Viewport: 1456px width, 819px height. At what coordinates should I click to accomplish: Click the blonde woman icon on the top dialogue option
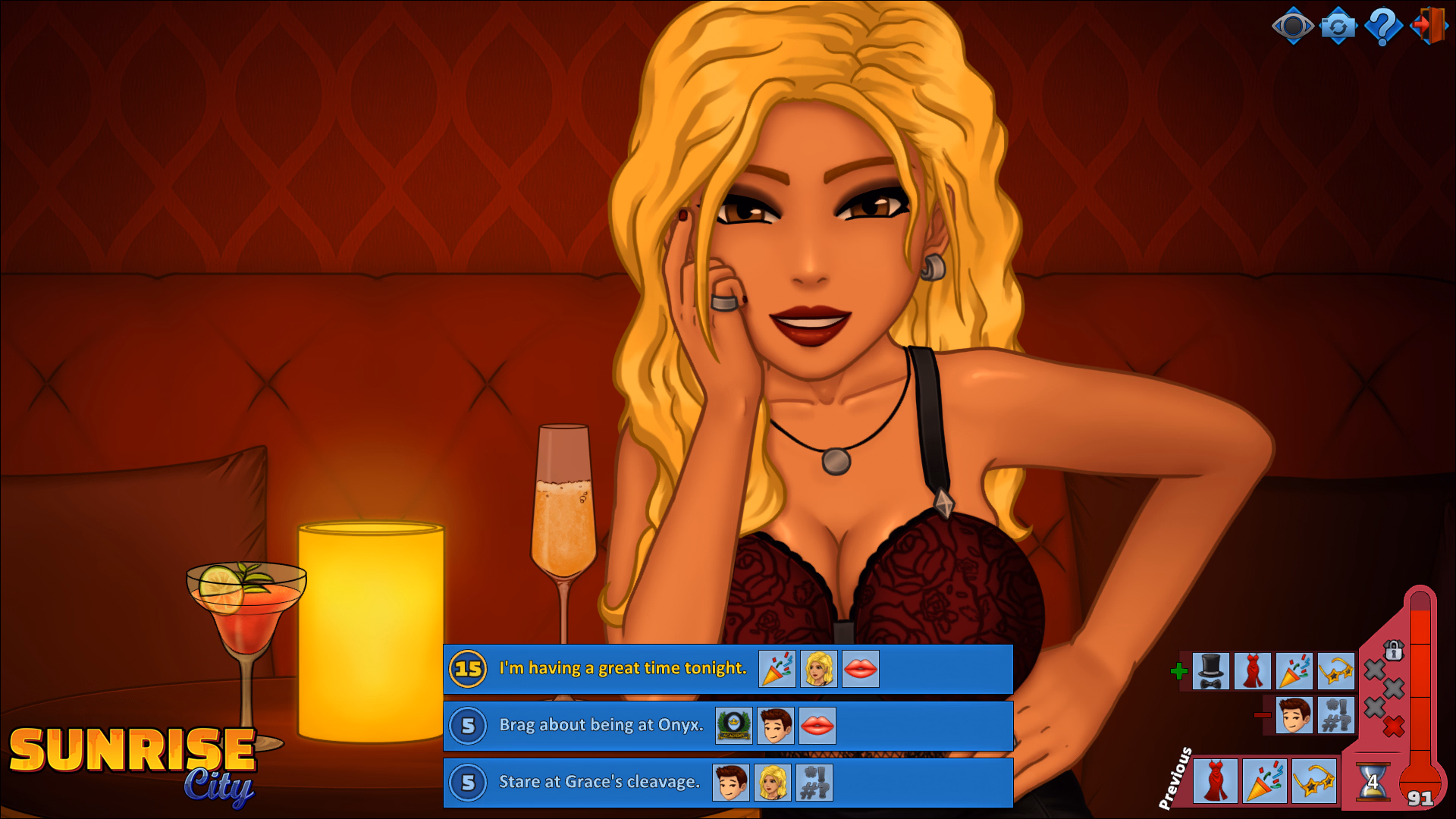pos(818,669)
